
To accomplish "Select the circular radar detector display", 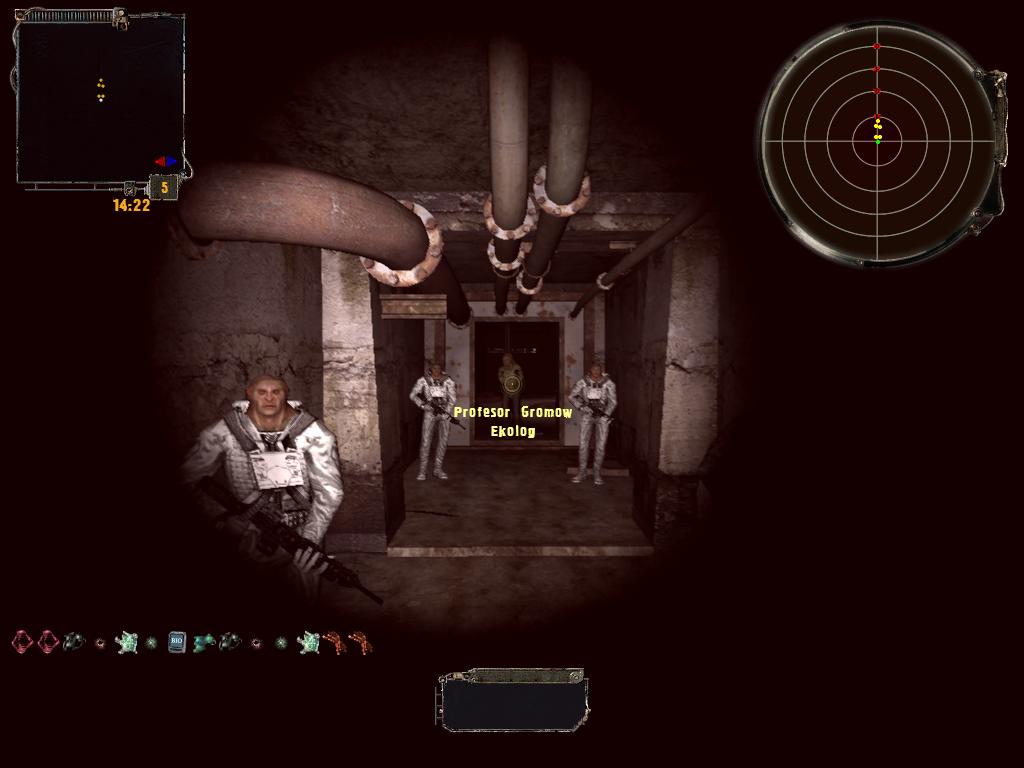I will point(877,141).
